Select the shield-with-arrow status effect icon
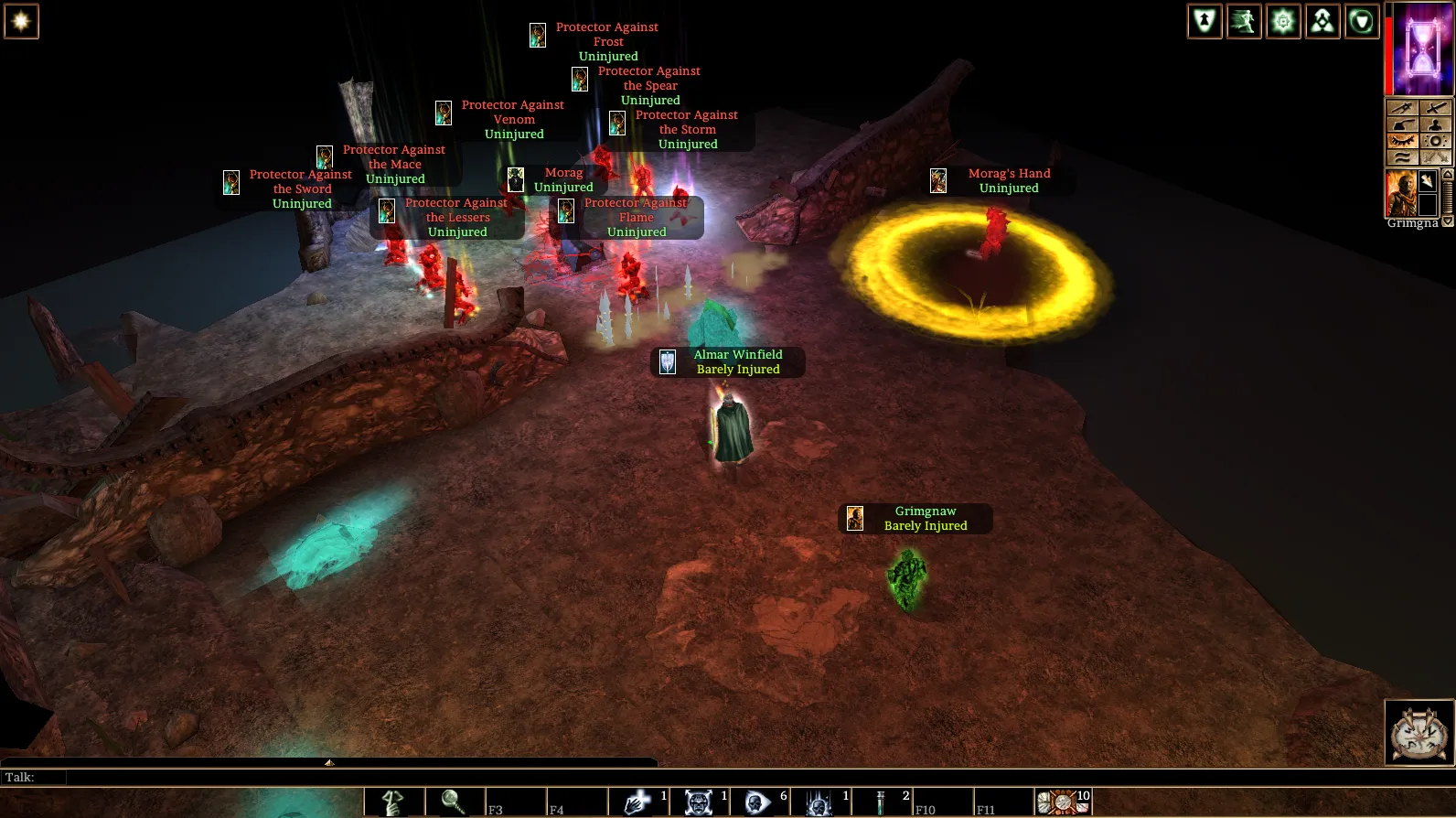 click(1204, 21)
